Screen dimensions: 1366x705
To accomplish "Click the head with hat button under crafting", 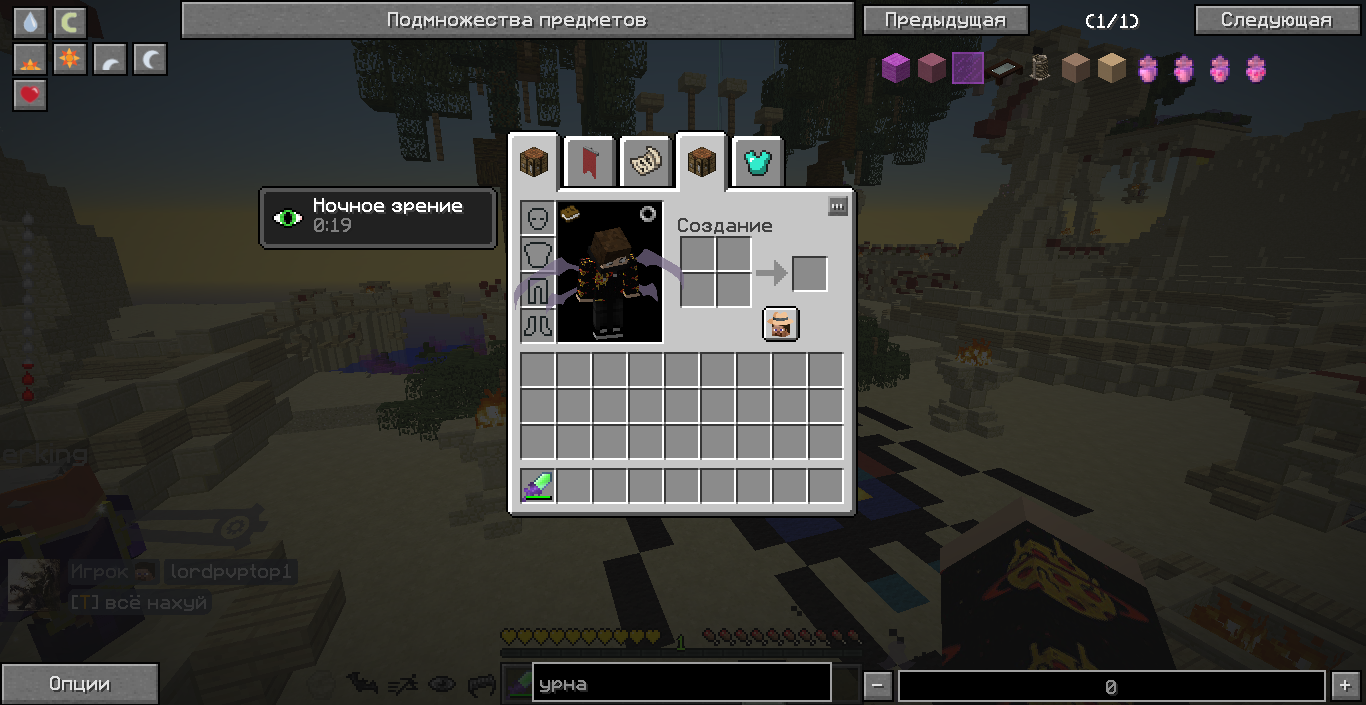I will [x=781, y=324].
